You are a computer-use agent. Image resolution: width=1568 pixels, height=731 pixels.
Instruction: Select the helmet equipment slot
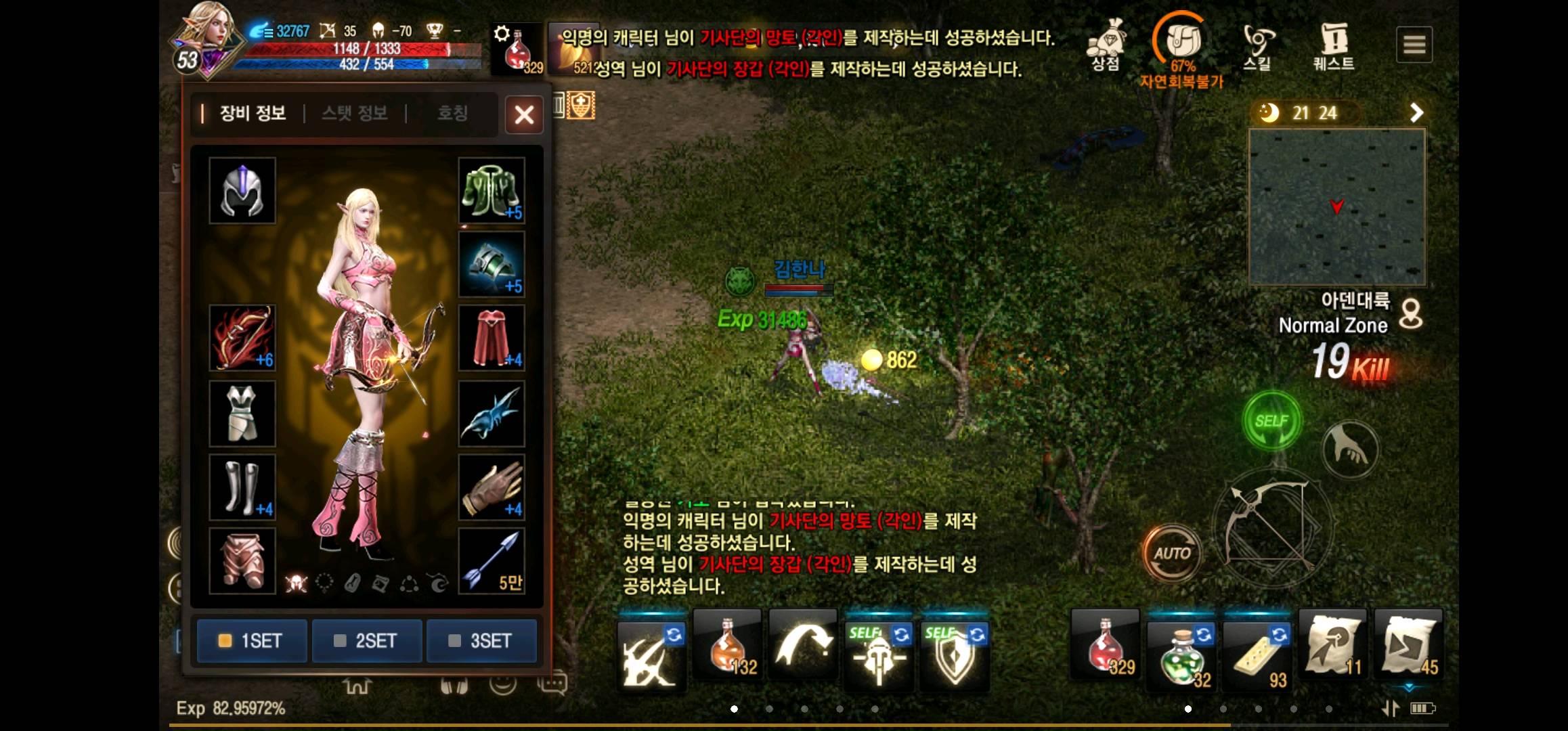[242, 192]
